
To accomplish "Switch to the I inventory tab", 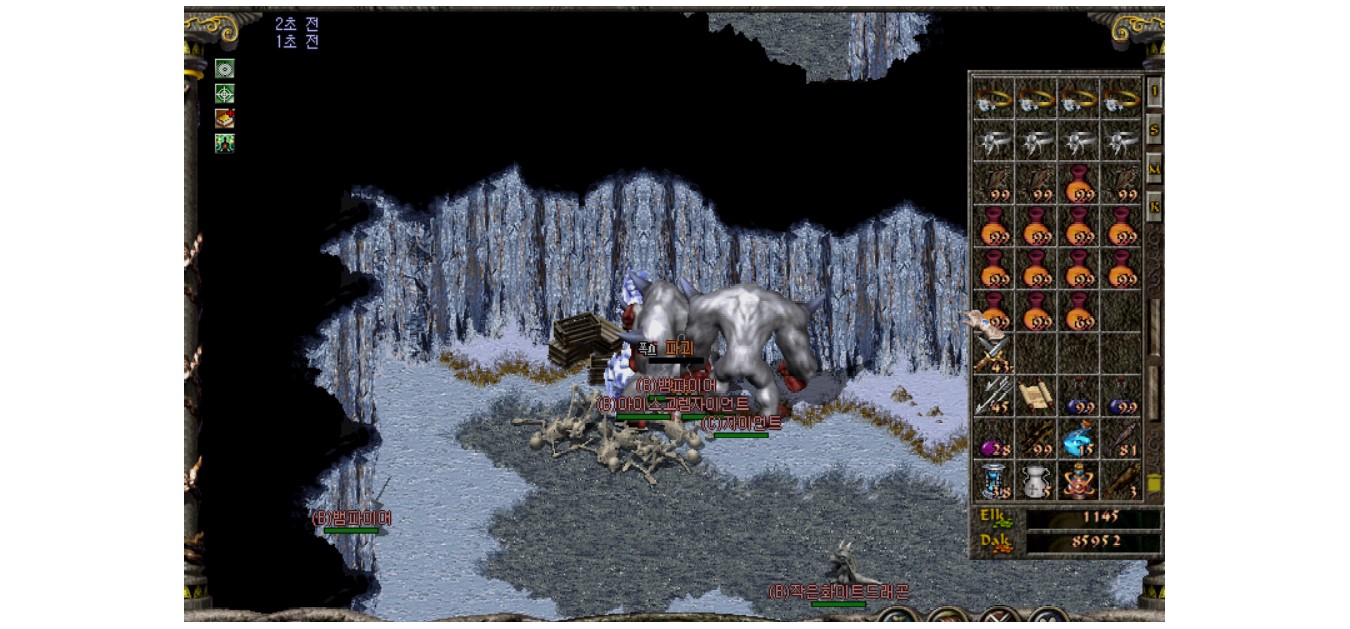I will (x=1154, y=91).
